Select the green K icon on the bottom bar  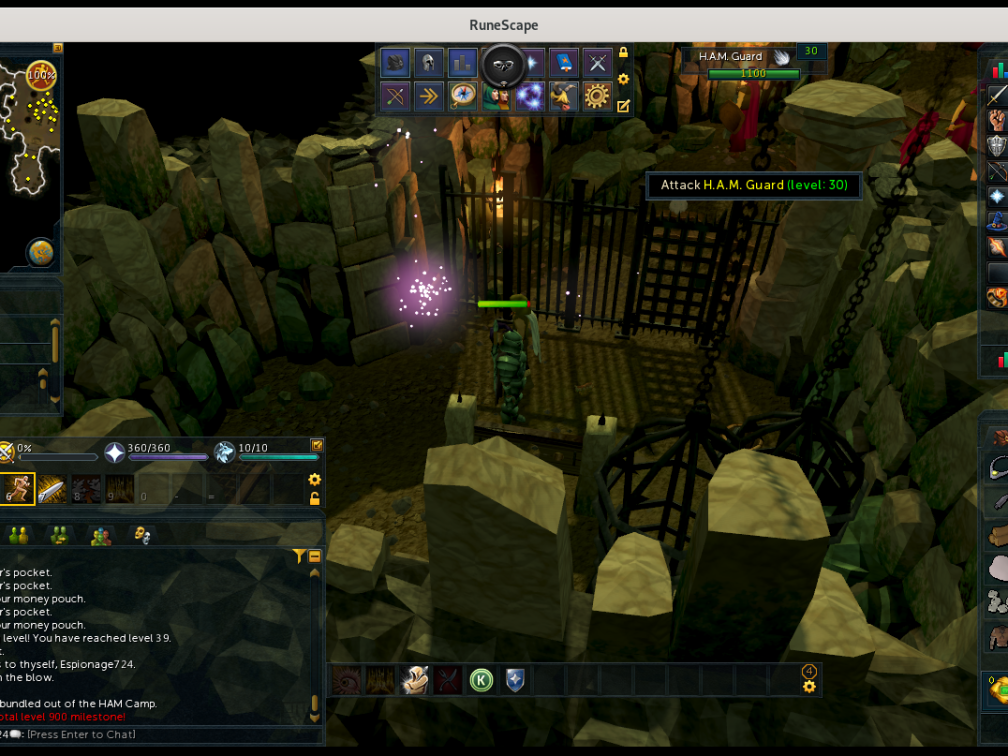(481, 680)
